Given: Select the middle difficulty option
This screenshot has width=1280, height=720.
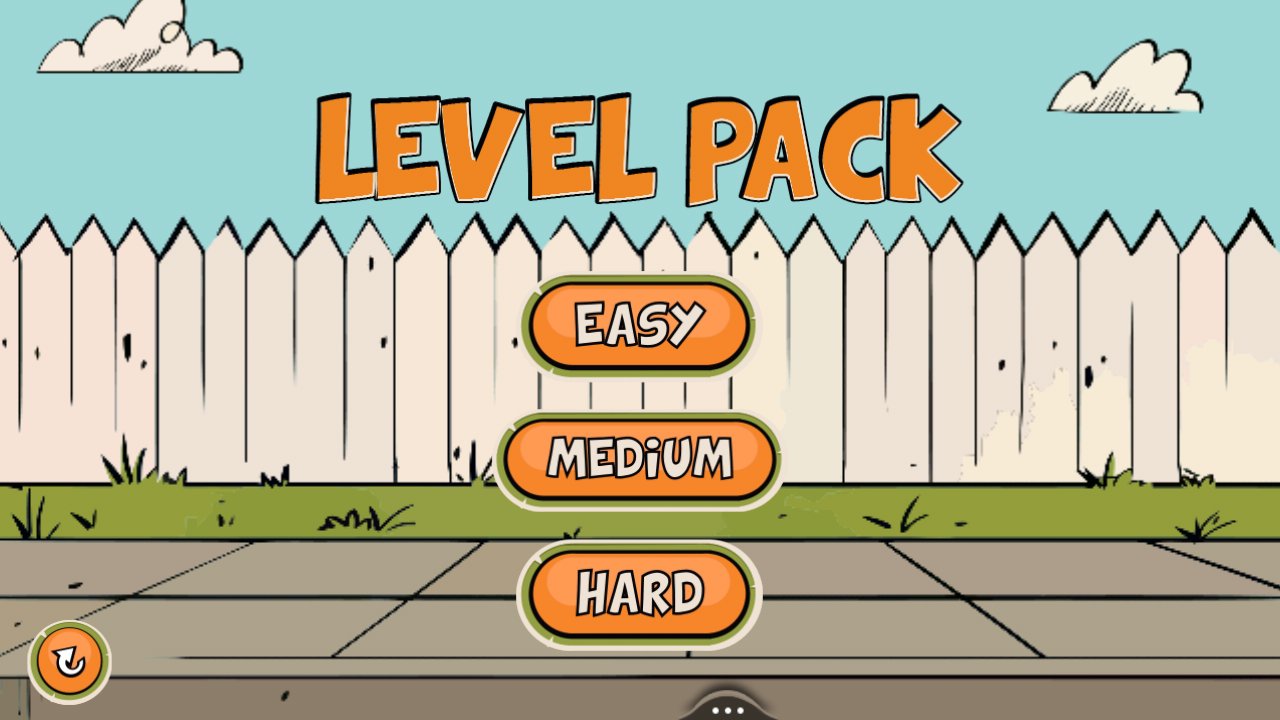Looking at the screenshot, I should [x=641, y=459].
